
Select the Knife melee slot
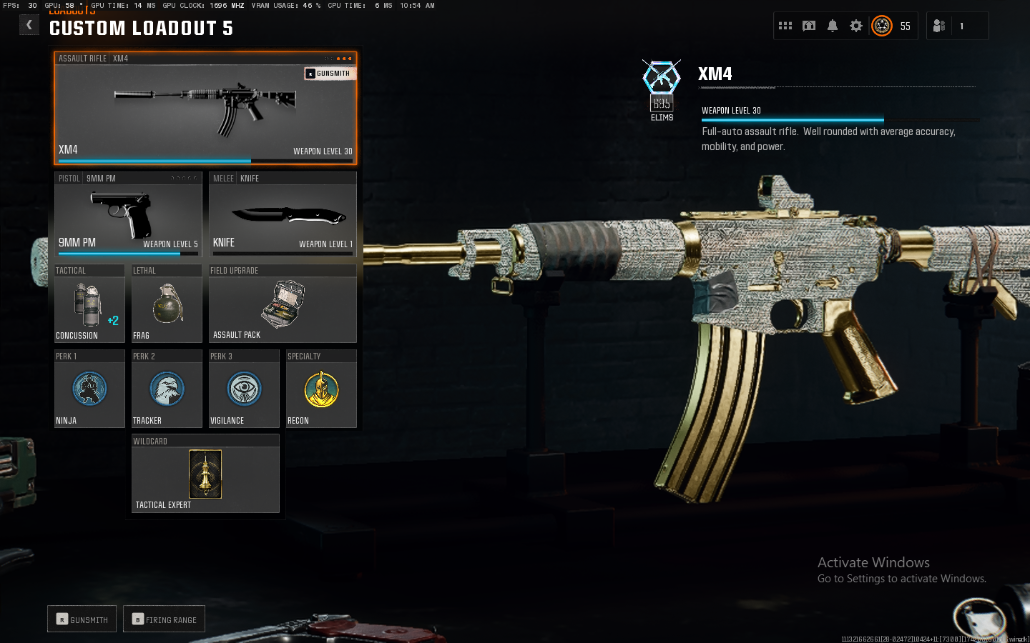point(282,214)
